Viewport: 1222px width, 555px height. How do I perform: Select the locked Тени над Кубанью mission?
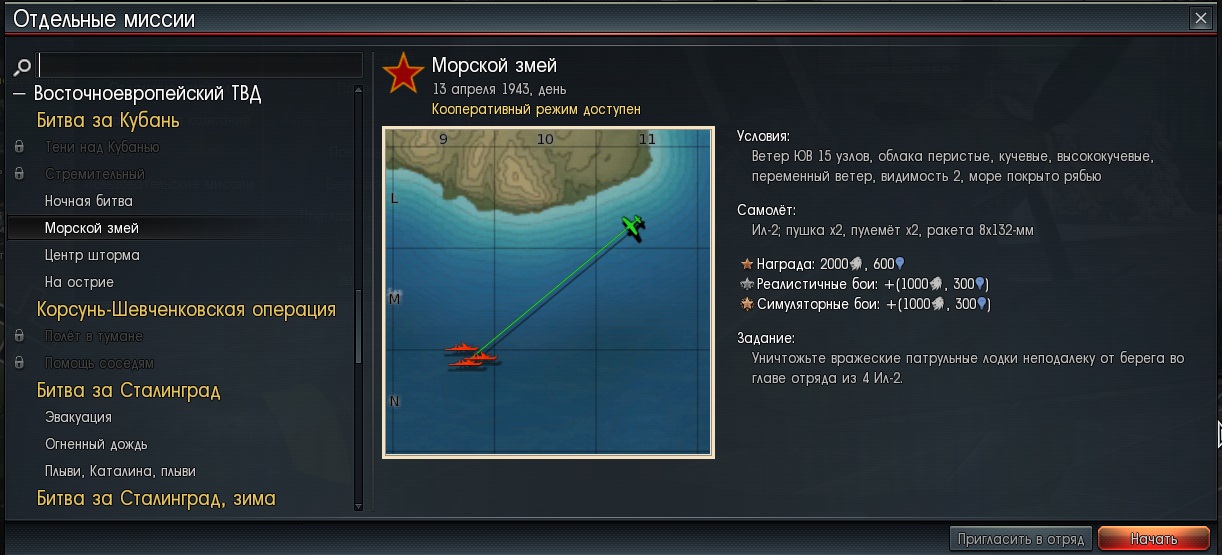pos(102,147)
